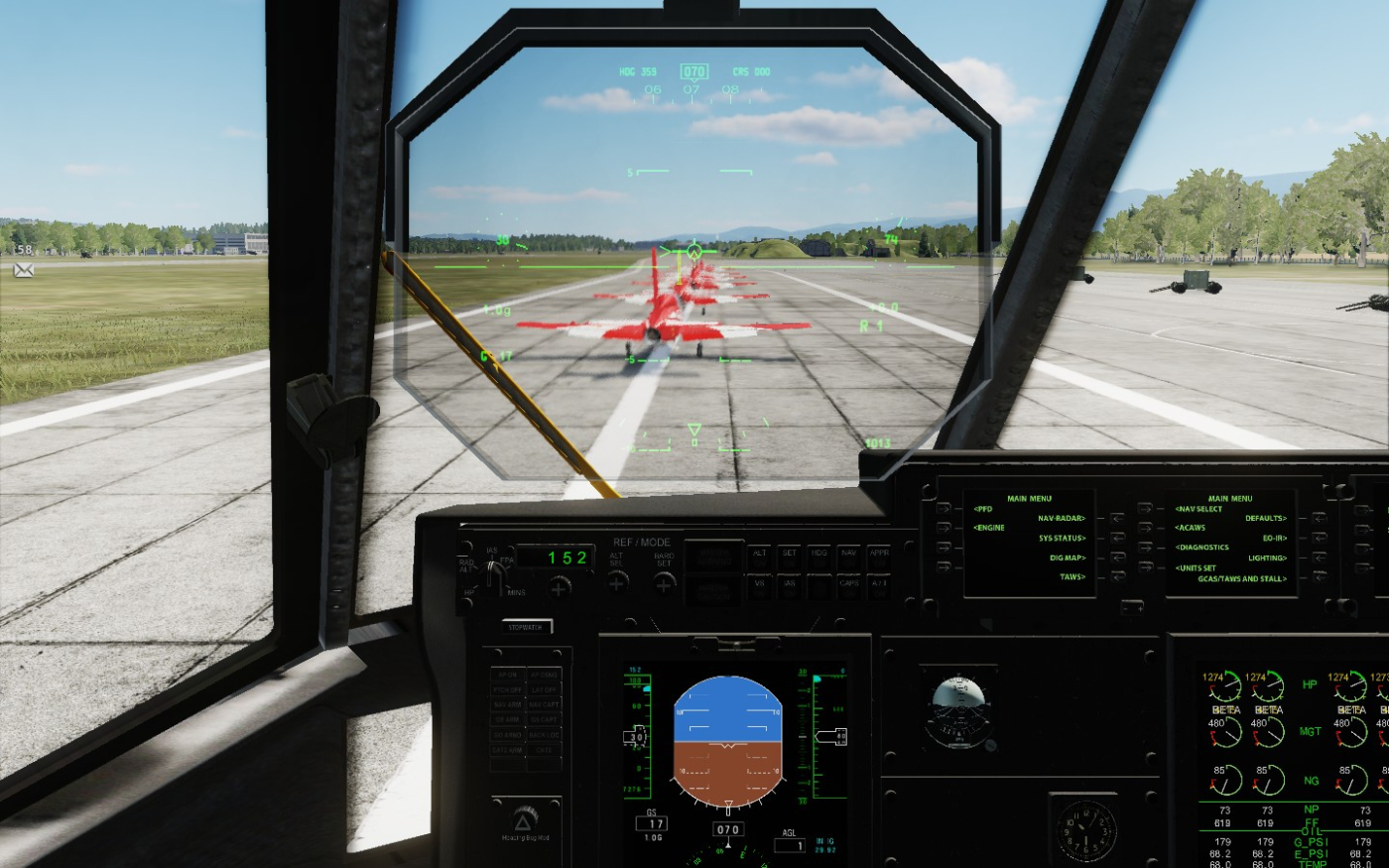Click the line key beside ENGINE
Viewport: 1389px width, 868px height.
pos(944,528)
